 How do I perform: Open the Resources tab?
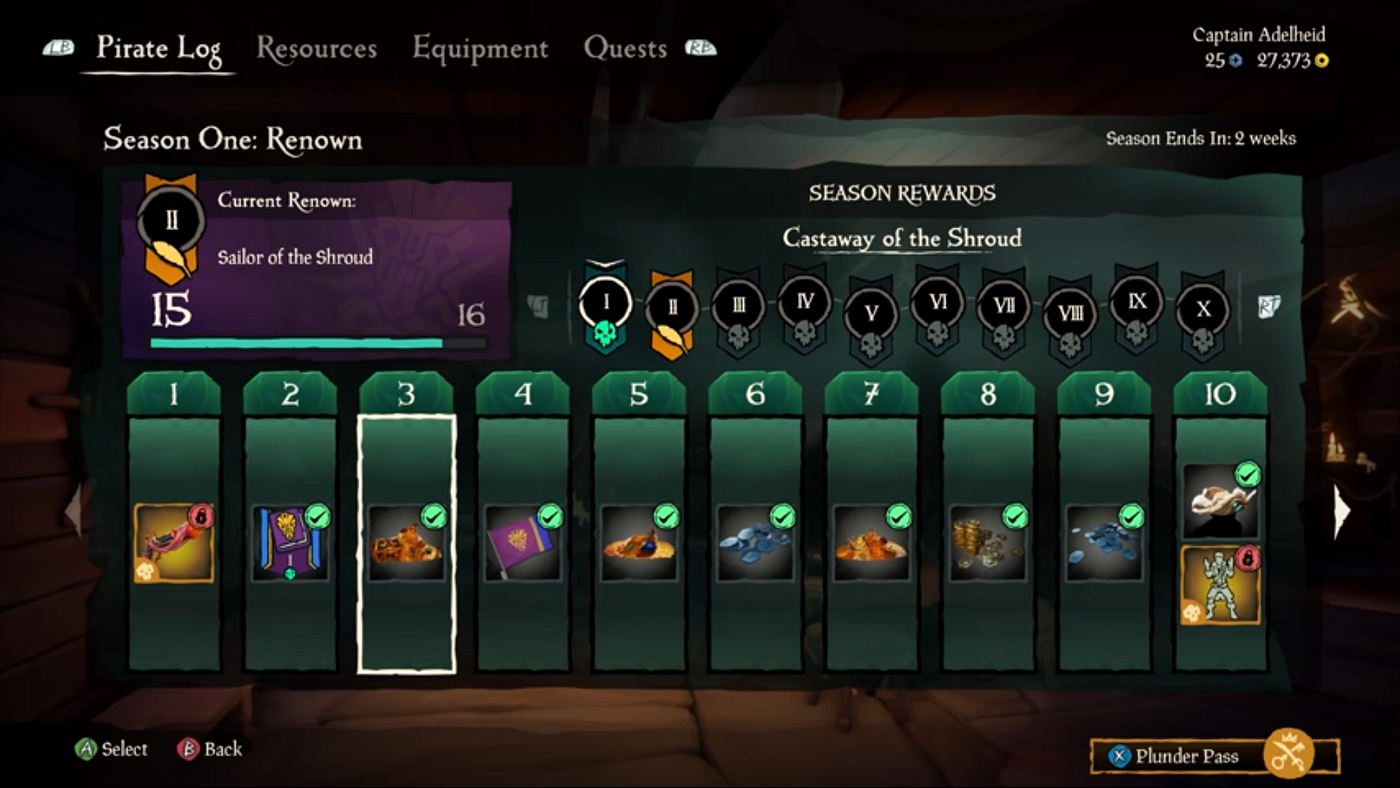click(x=317, y=48)
